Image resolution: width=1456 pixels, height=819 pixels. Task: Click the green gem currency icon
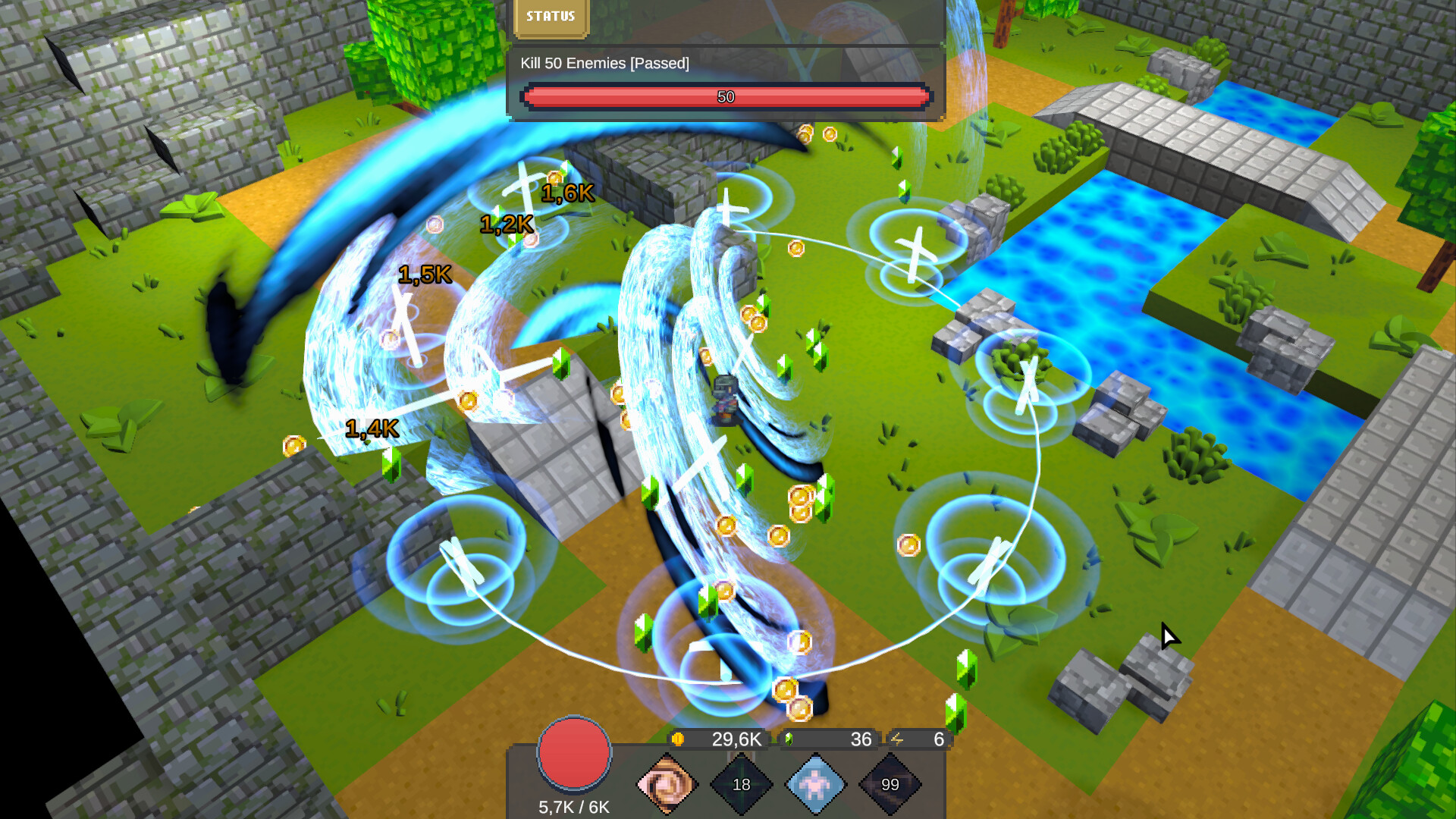click(789, 738)
